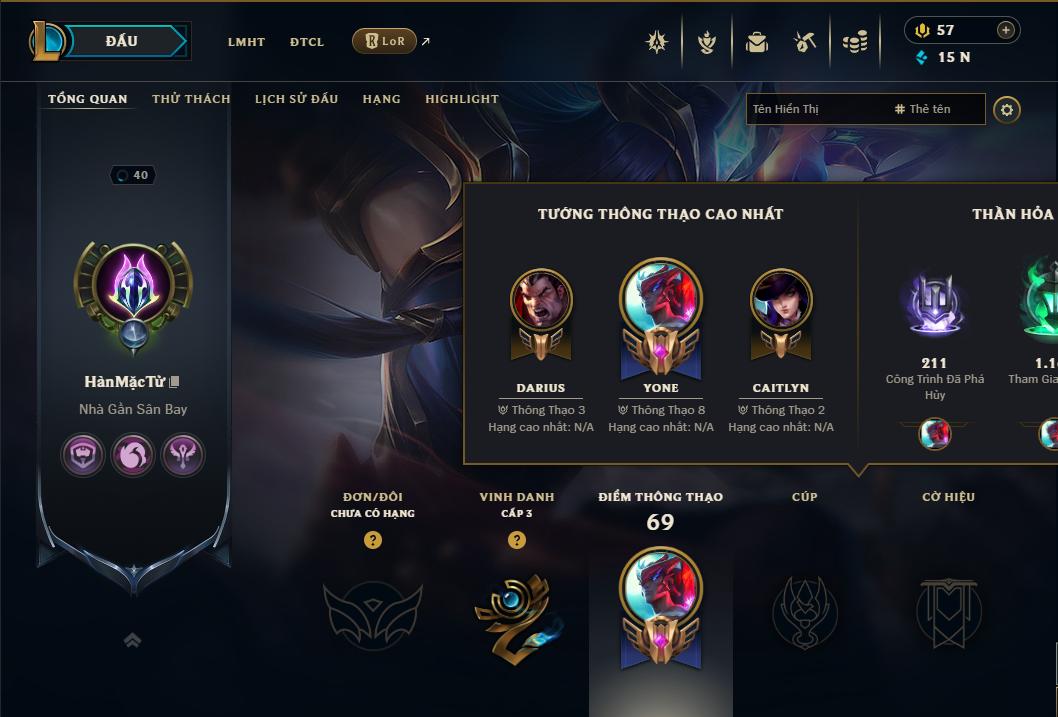Open the ĐTCL menu
Viewport: 1058px width, 717px height.
(x=307, y=42)
